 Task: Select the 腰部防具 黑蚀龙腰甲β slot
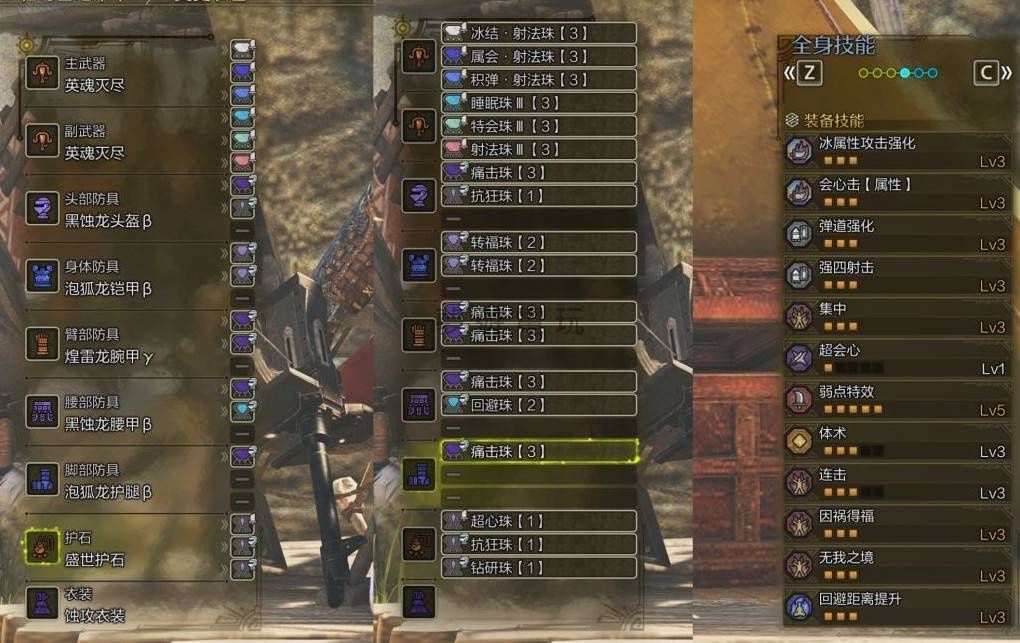[120, 412]
